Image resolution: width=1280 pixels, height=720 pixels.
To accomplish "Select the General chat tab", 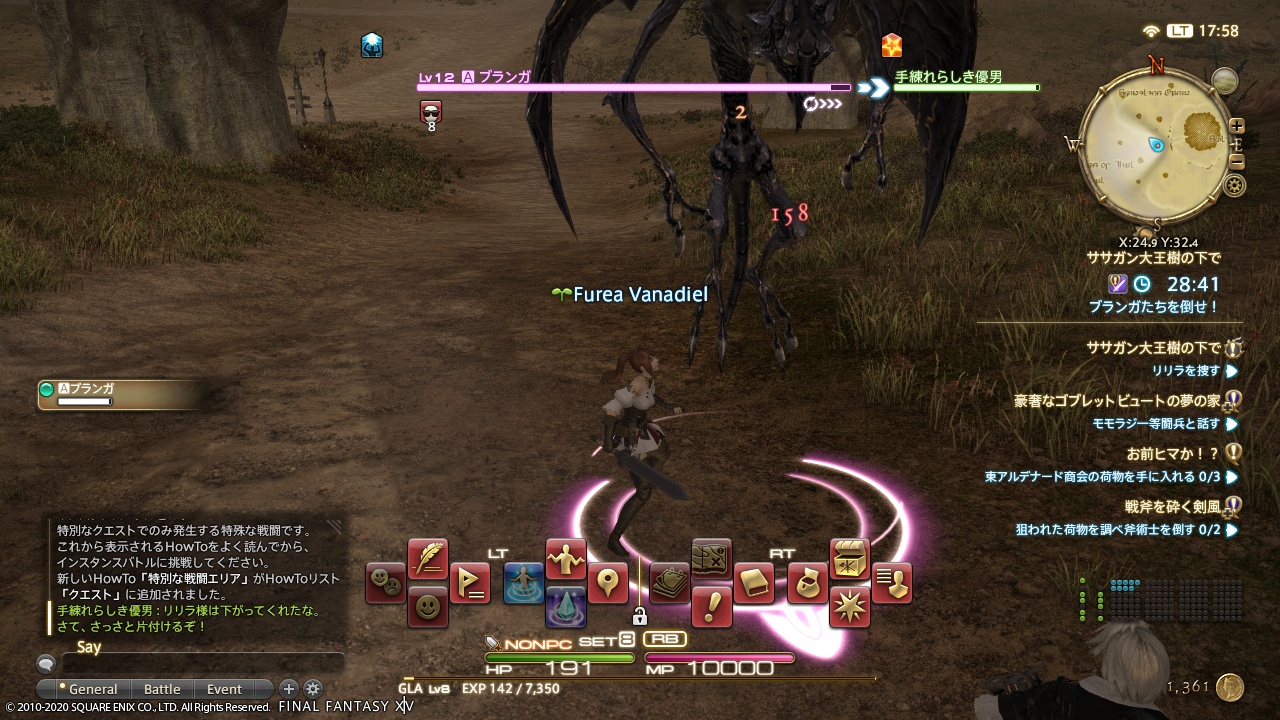I will click(93, 688).
